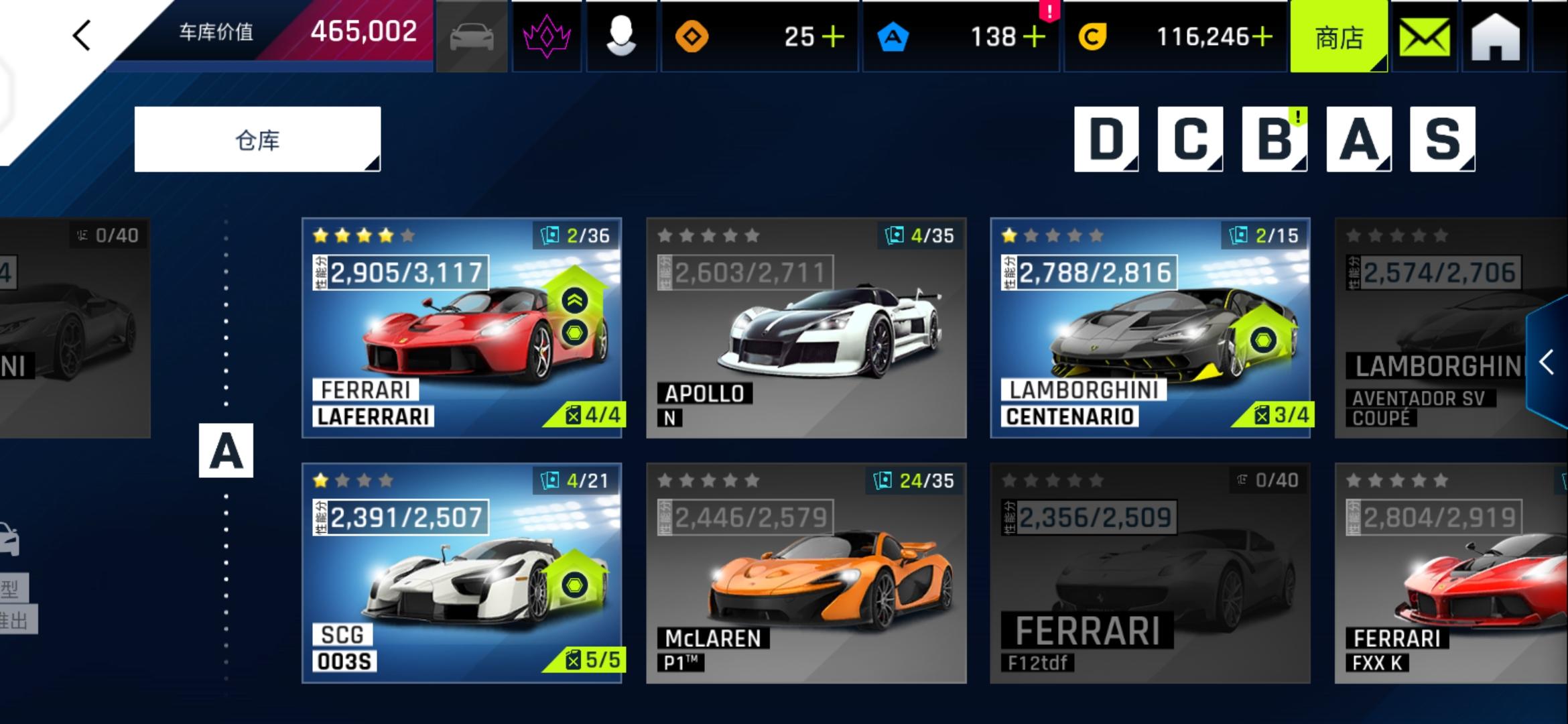Image resolution: width=1568 pixels, height=724 pixels.
Task: Select the Apollo N car card
Action: [x=806, y=328]
